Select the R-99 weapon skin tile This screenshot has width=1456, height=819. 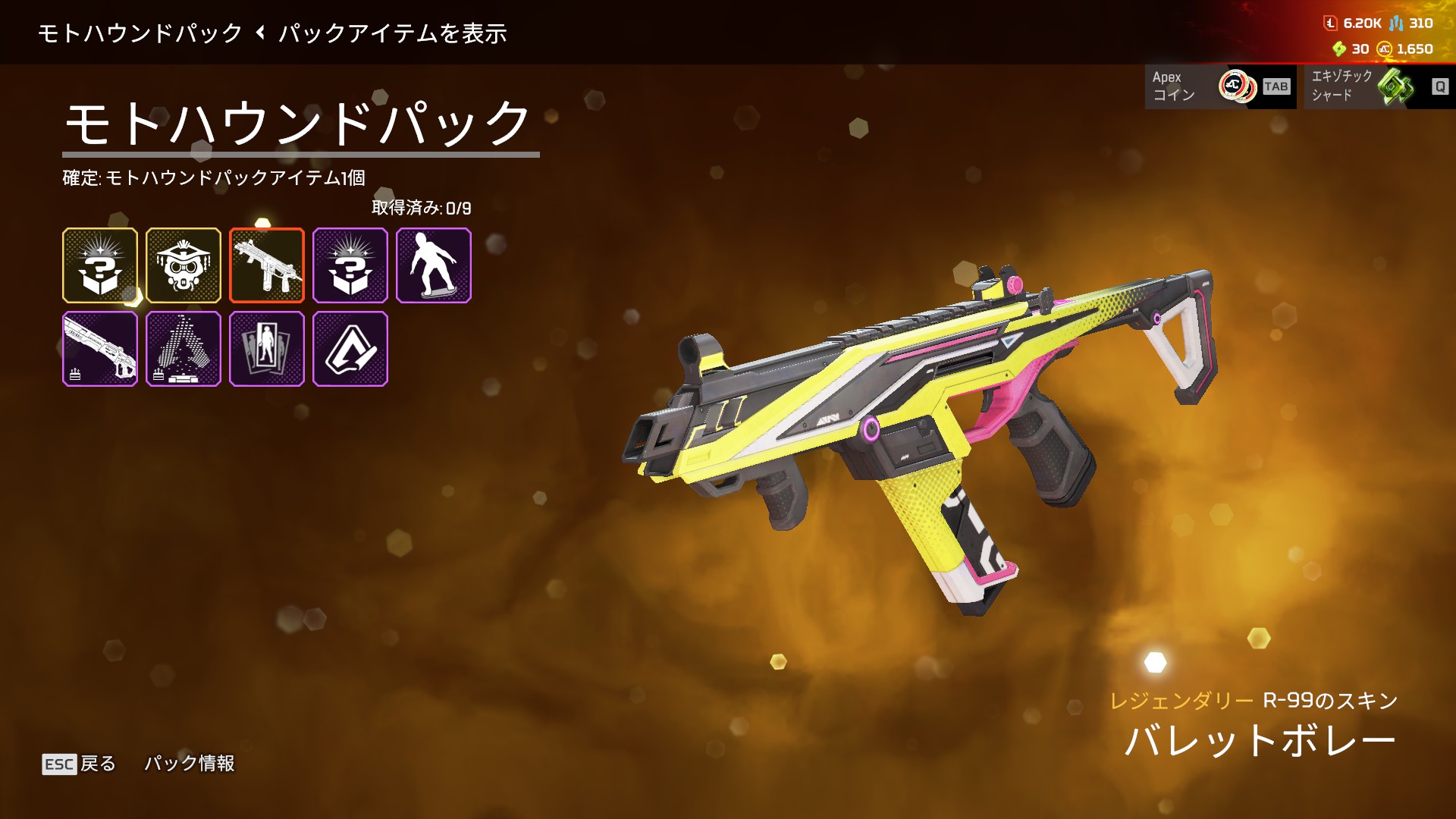[267, 265]
